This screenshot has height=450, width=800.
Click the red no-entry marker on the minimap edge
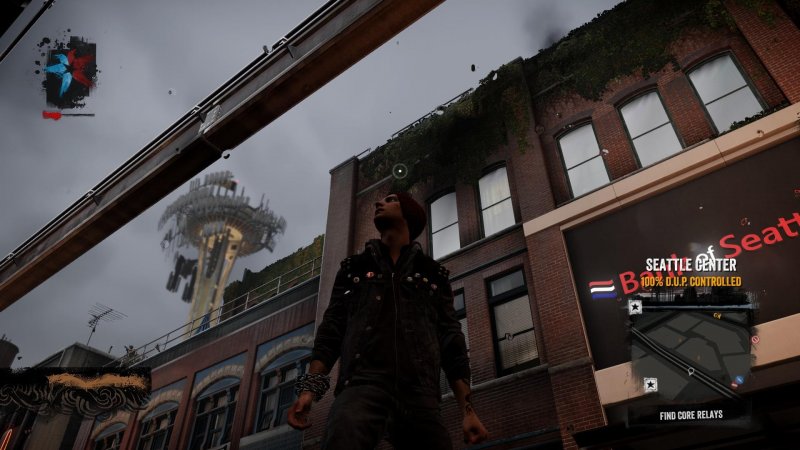[x=755, y=339]
